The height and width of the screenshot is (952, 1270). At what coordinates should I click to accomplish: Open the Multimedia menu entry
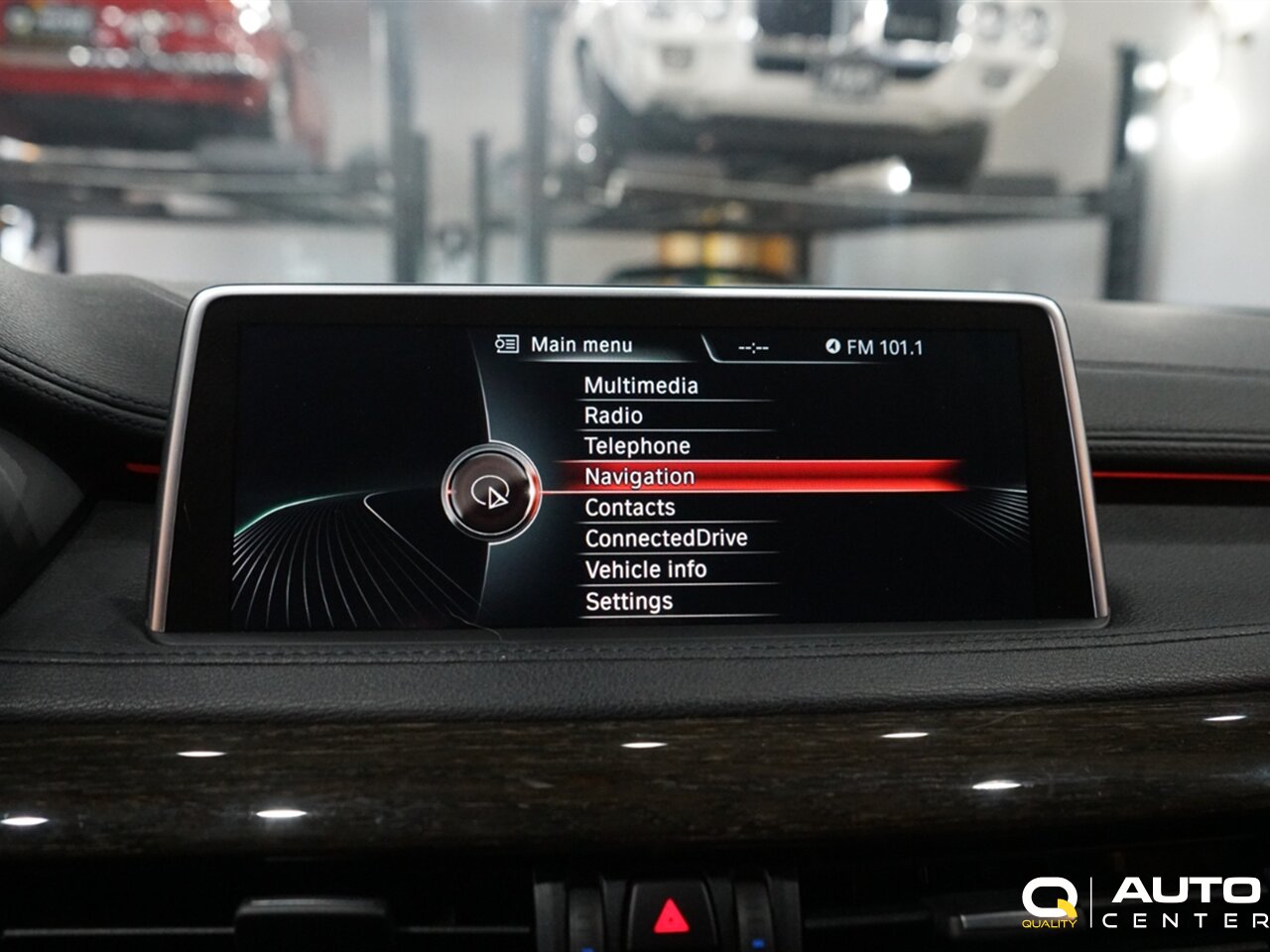coord(641,386)
